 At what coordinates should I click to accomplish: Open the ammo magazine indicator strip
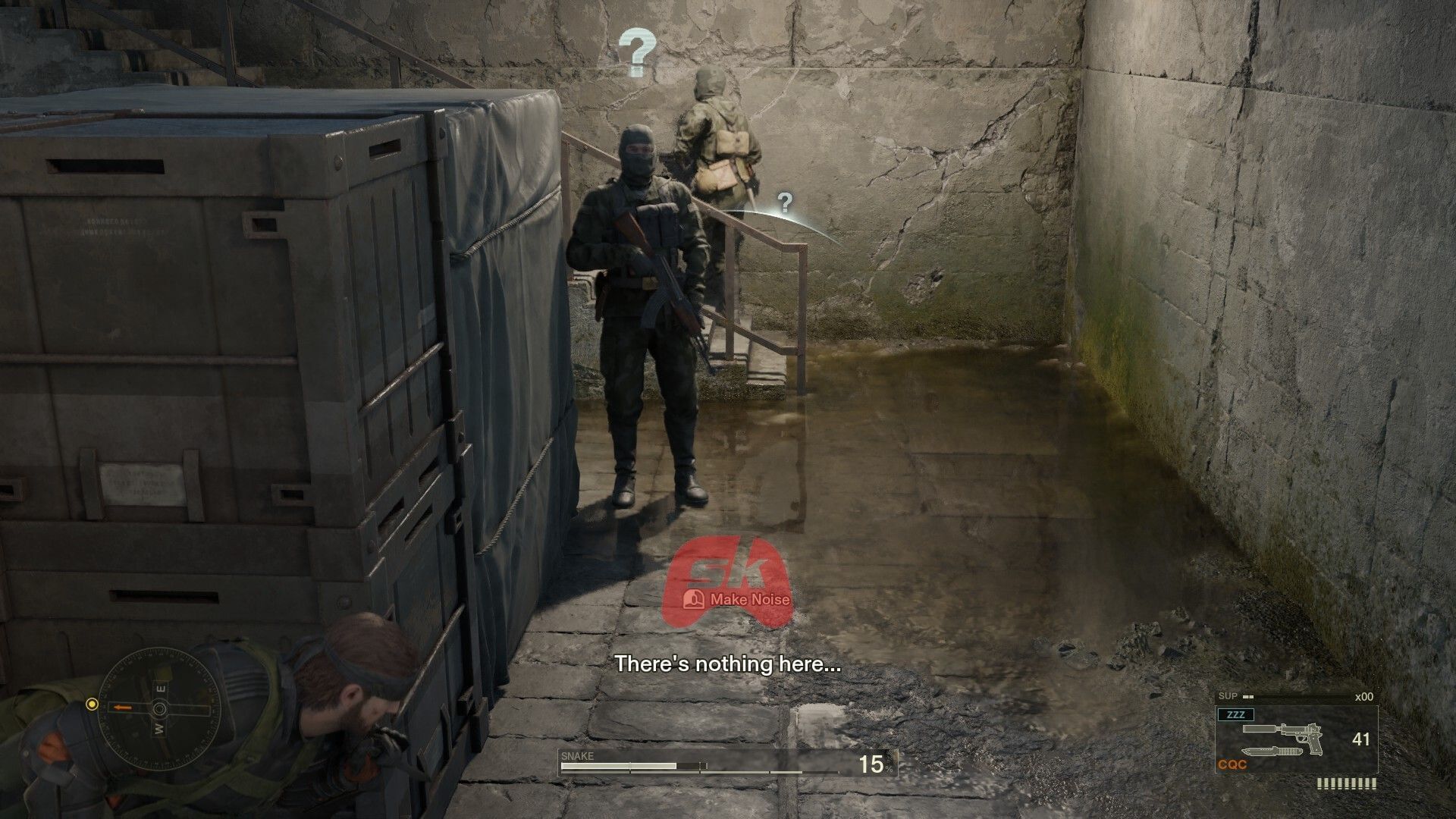click(1347, 781)
